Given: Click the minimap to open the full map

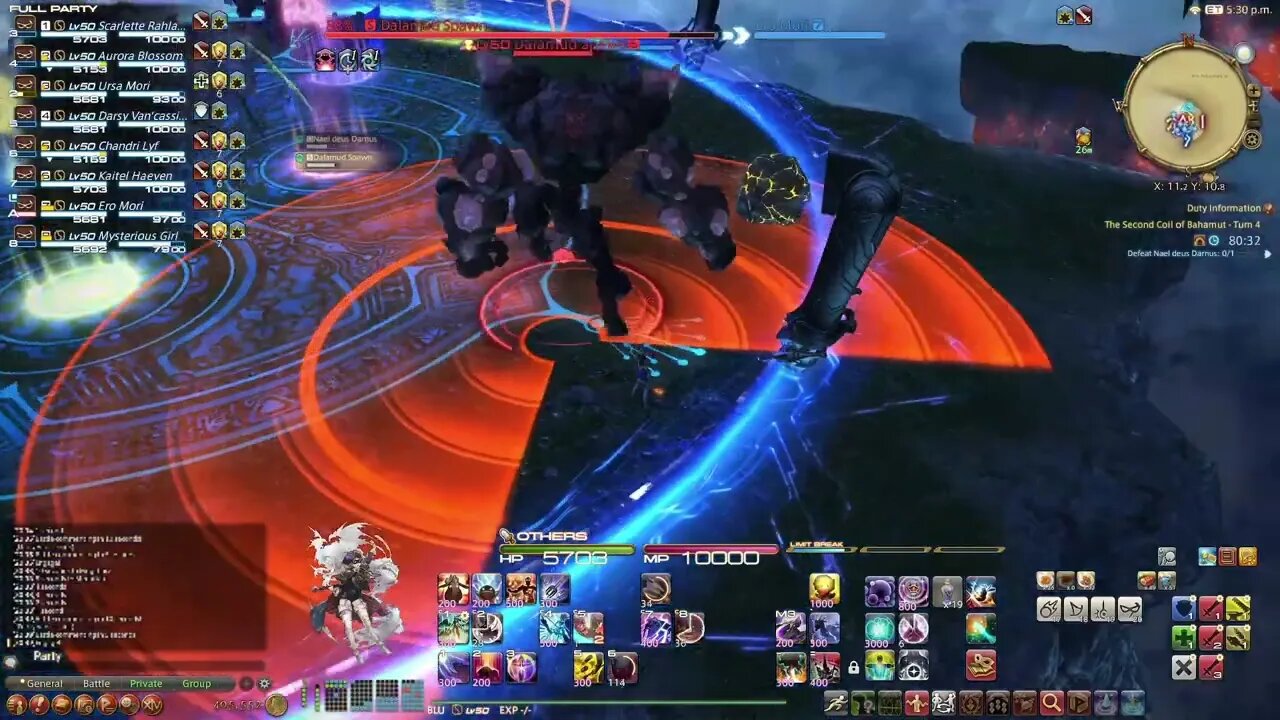Looking at the screenshot, I should click(1190, 105).
